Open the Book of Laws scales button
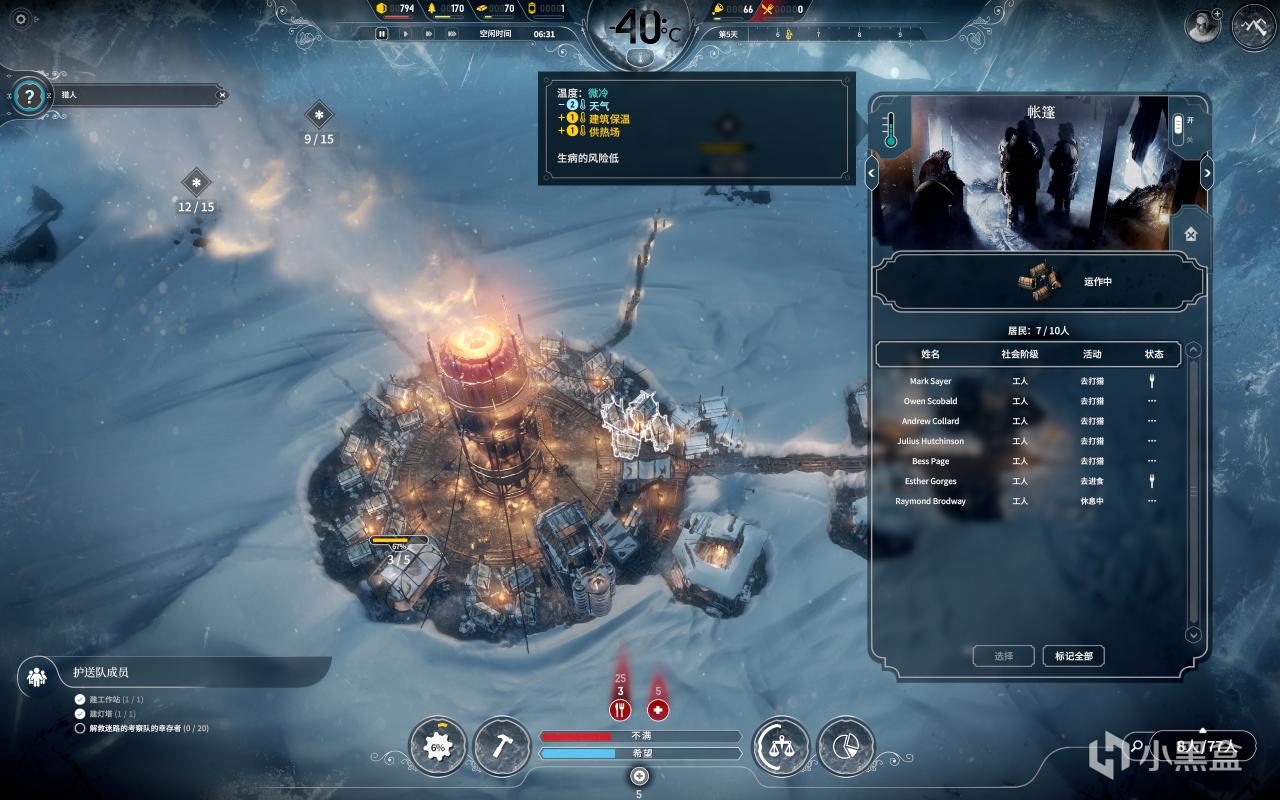The height and width of the screenshot is (800, 1280). point(781,746)
